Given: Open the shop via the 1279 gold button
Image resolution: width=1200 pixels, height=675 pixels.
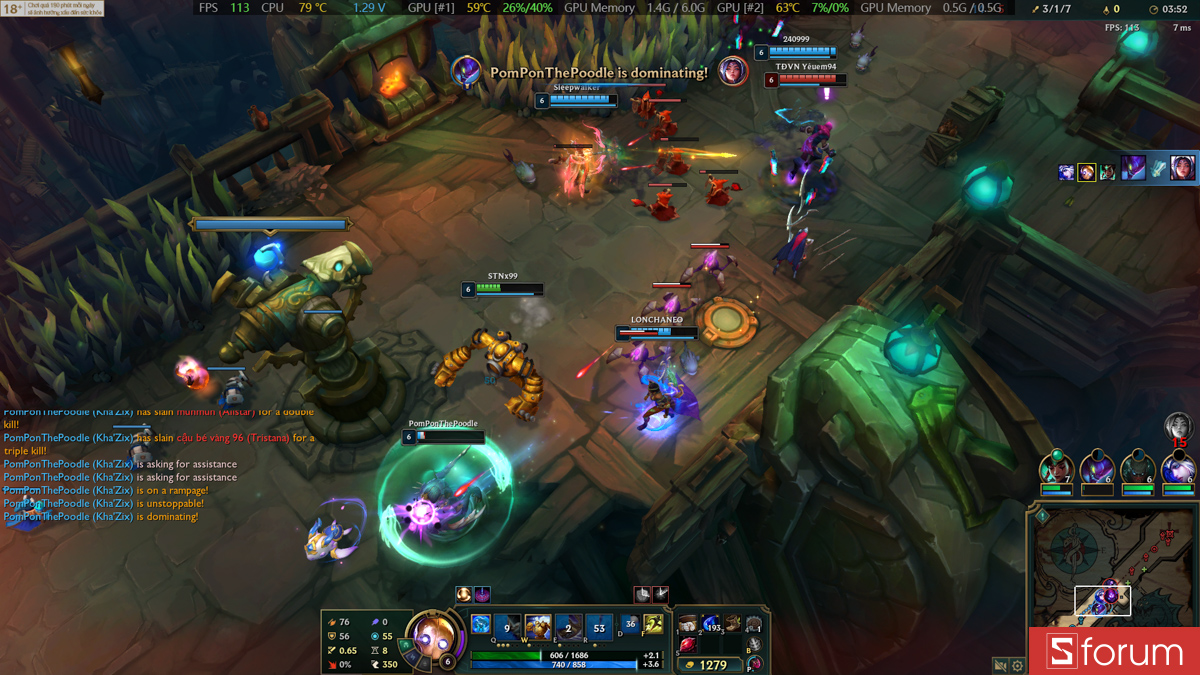Looking at the screenshot, I should (x=709, y=664).
